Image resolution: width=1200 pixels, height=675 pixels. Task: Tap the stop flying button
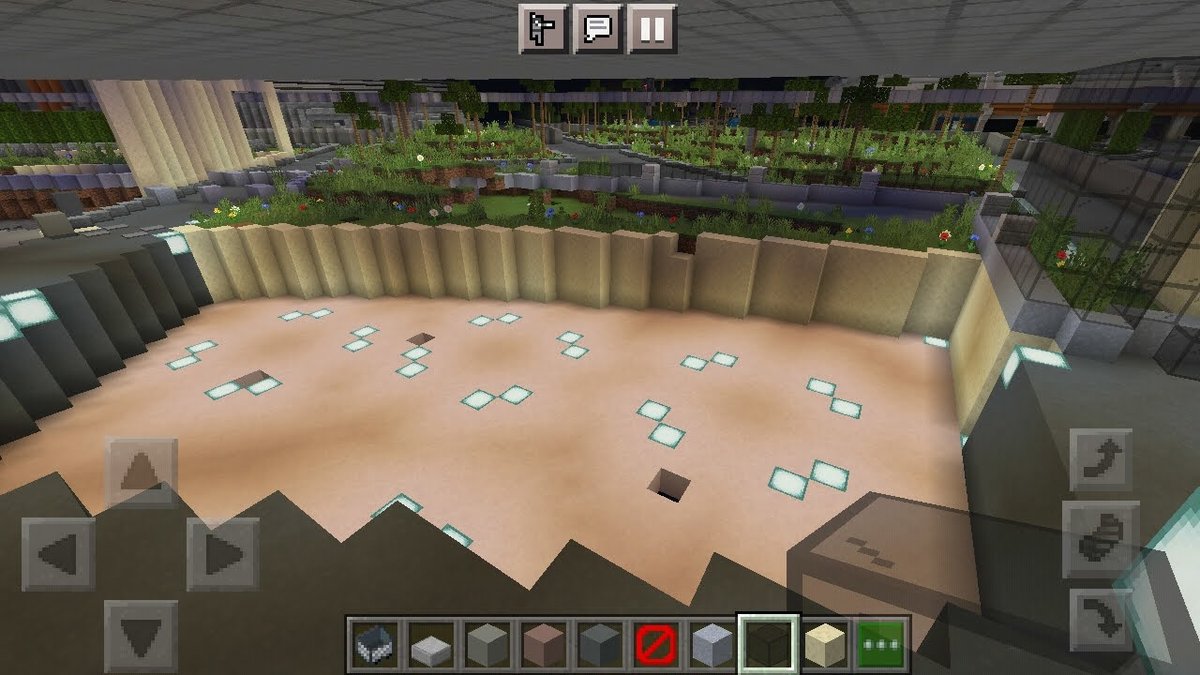pyautogui.click(x=1101, y=539)
